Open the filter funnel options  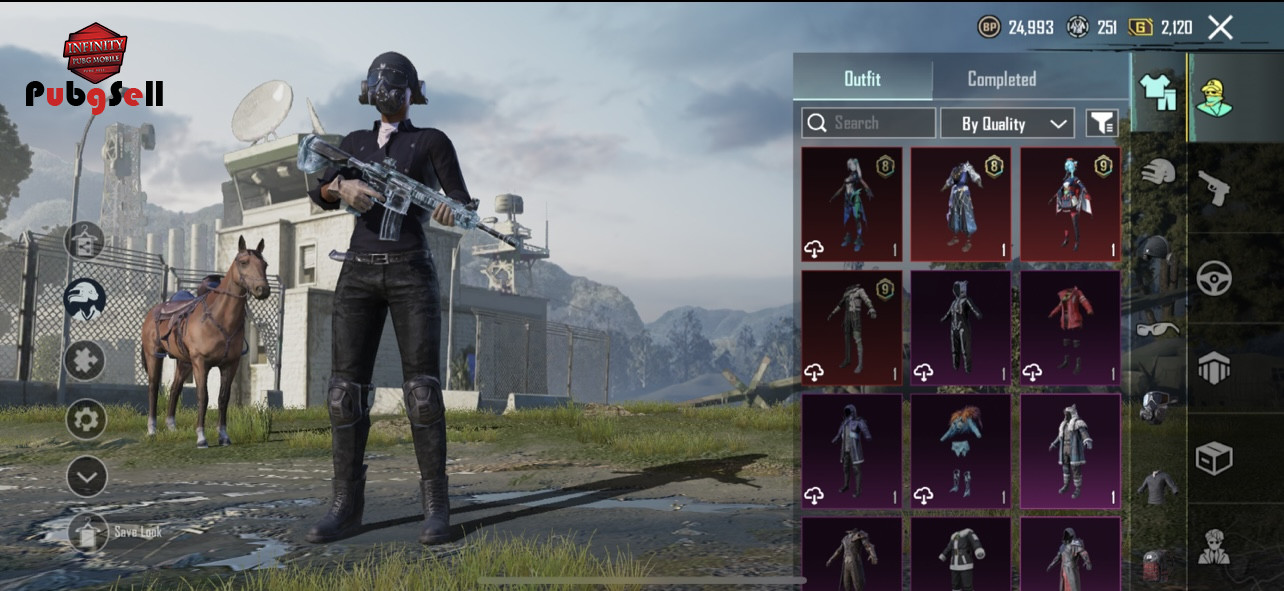point(1102,123)
